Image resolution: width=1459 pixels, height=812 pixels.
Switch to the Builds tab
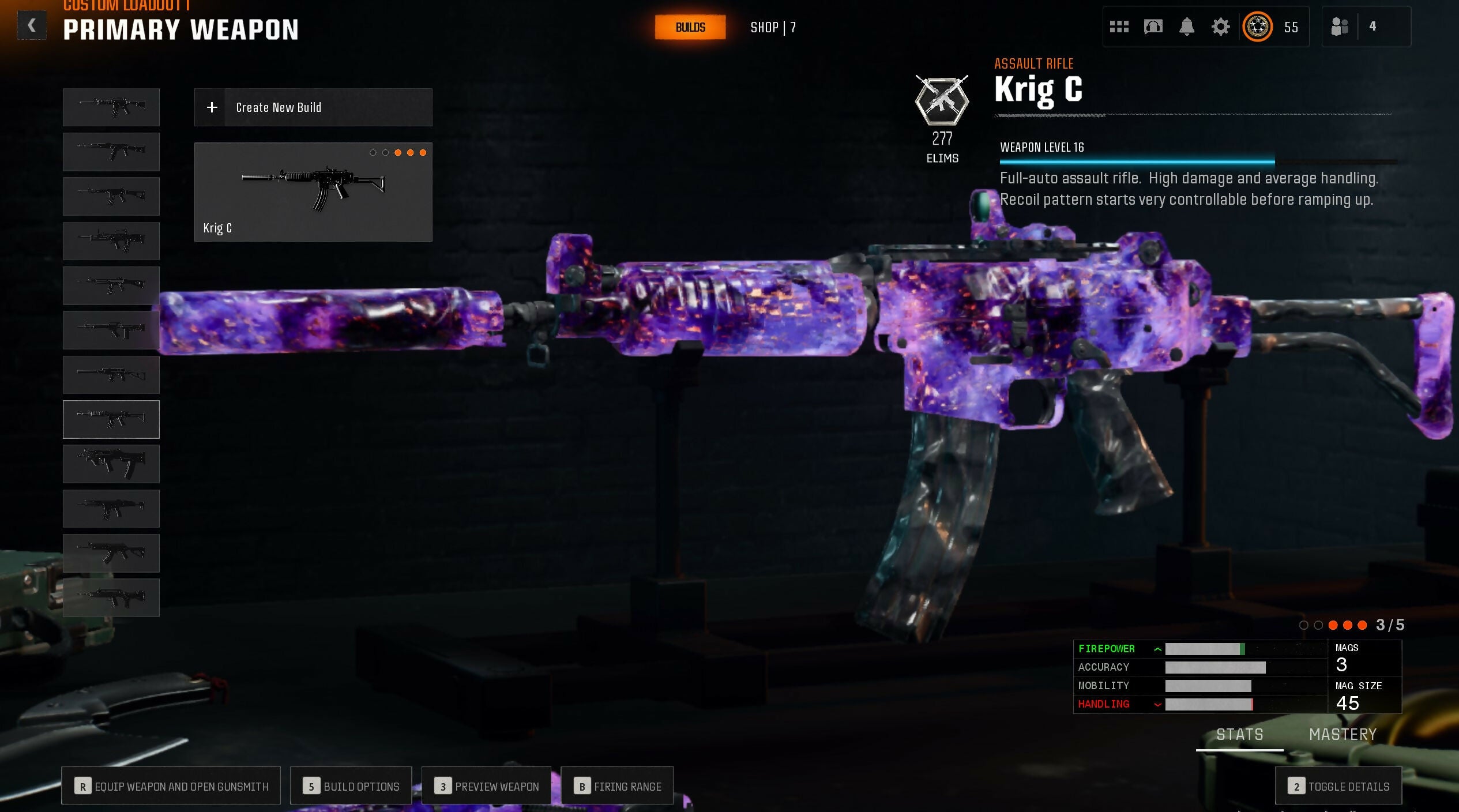click(690, 27)
